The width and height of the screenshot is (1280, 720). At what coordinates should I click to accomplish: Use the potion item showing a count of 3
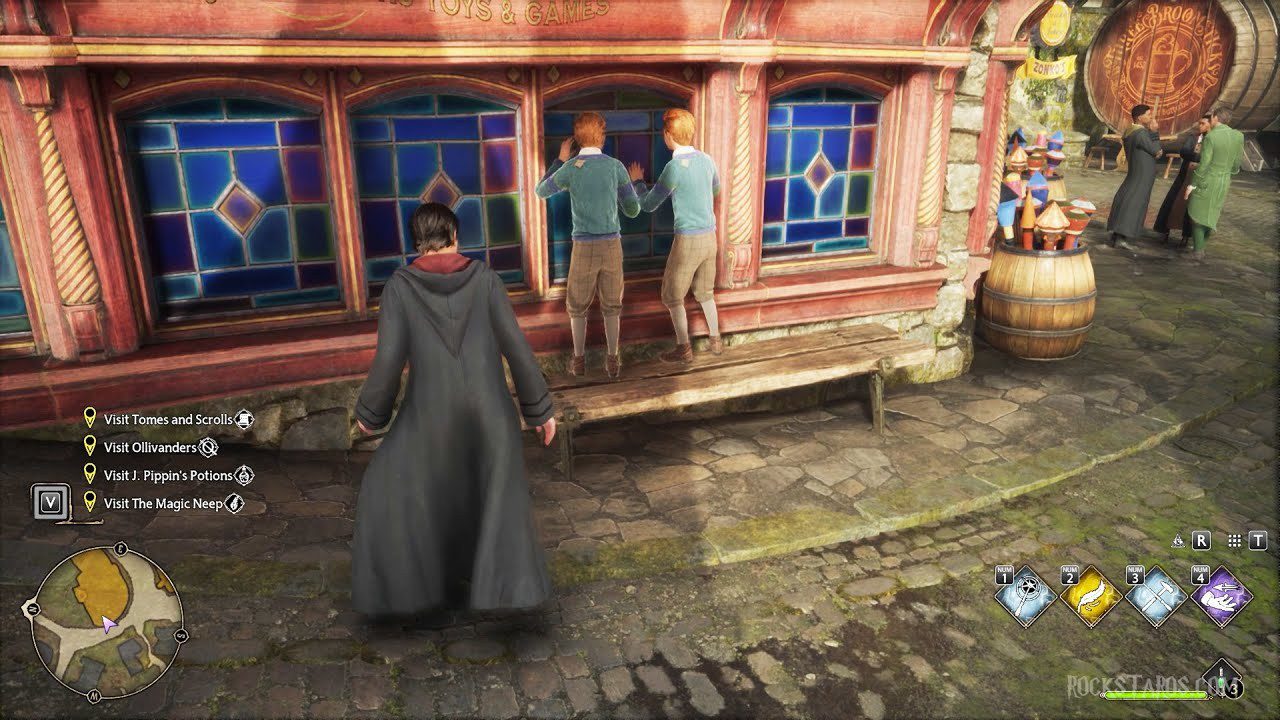1220,678
